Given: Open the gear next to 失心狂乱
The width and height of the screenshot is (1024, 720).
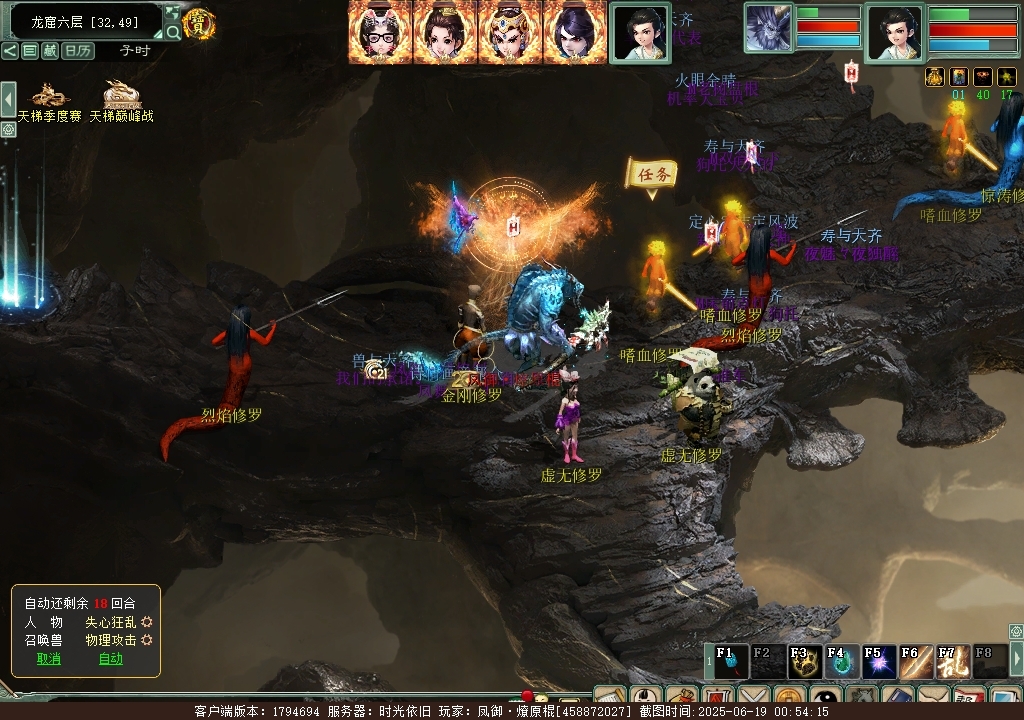Looking at the screenshot, I should (x=147, y=622).
